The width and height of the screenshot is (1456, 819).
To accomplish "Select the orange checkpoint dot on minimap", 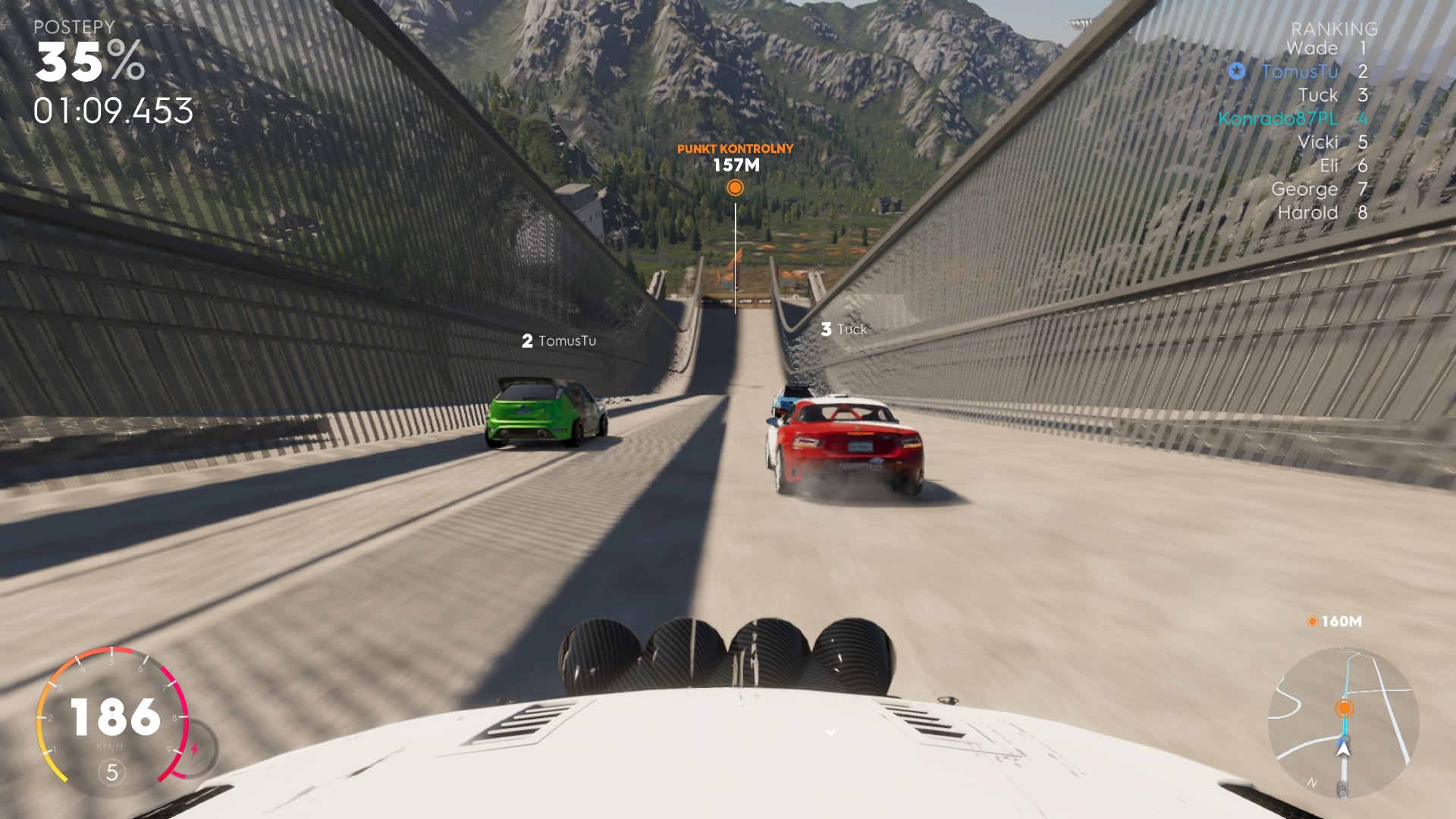I will pos(1345,708).
